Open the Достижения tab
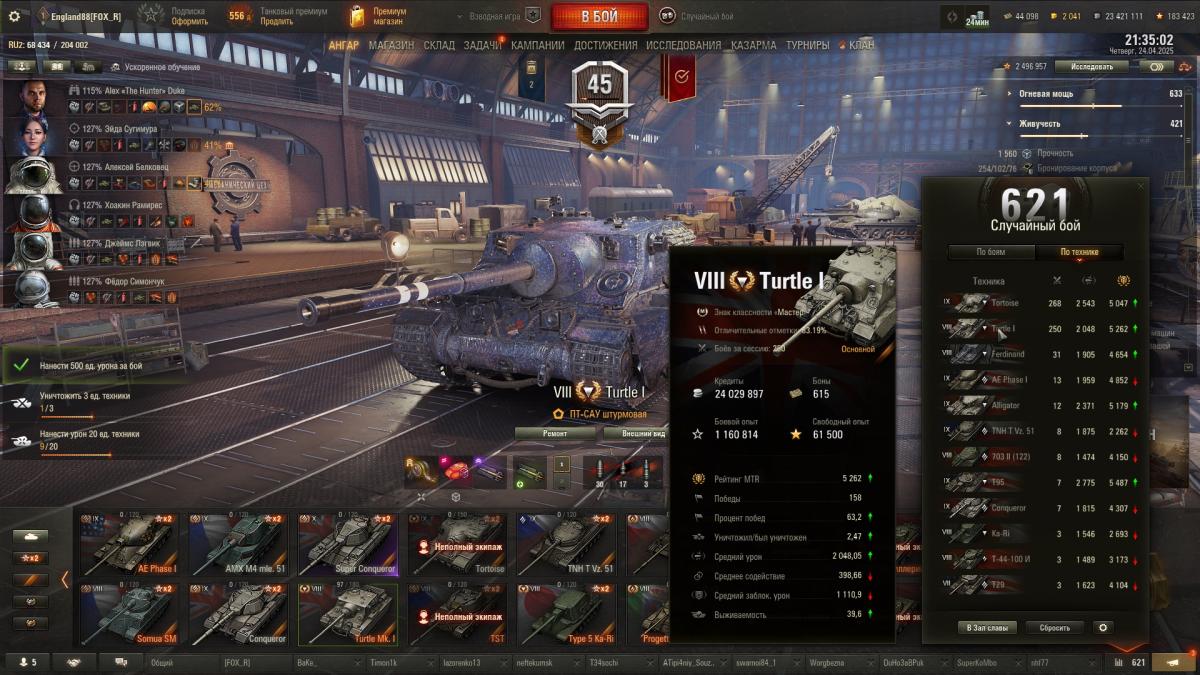Screen dimensions: 1200x675 click(x=606, y=45)
